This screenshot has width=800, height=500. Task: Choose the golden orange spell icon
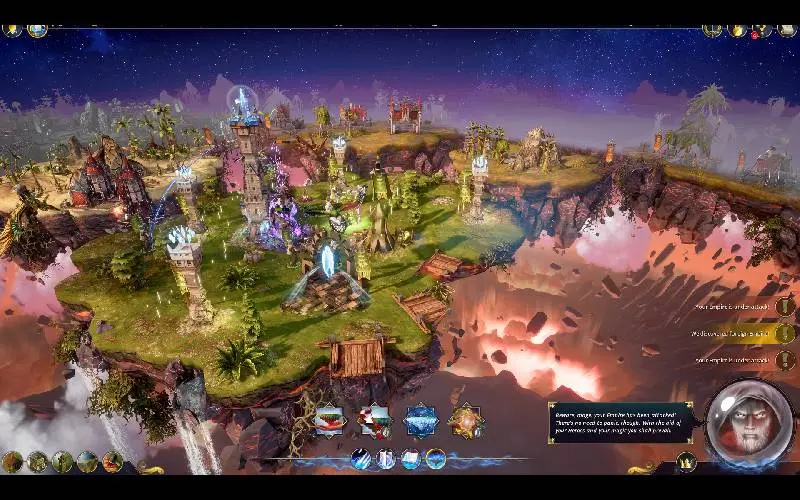tap(465, 420)
